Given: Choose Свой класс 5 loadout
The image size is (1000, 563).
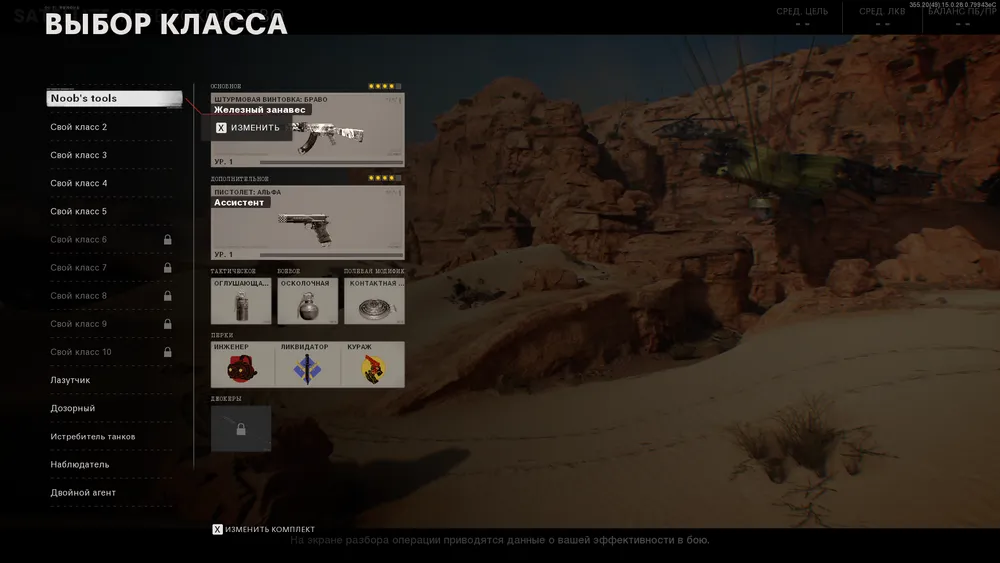Looking at the screenshot, I should coord(112,211).
